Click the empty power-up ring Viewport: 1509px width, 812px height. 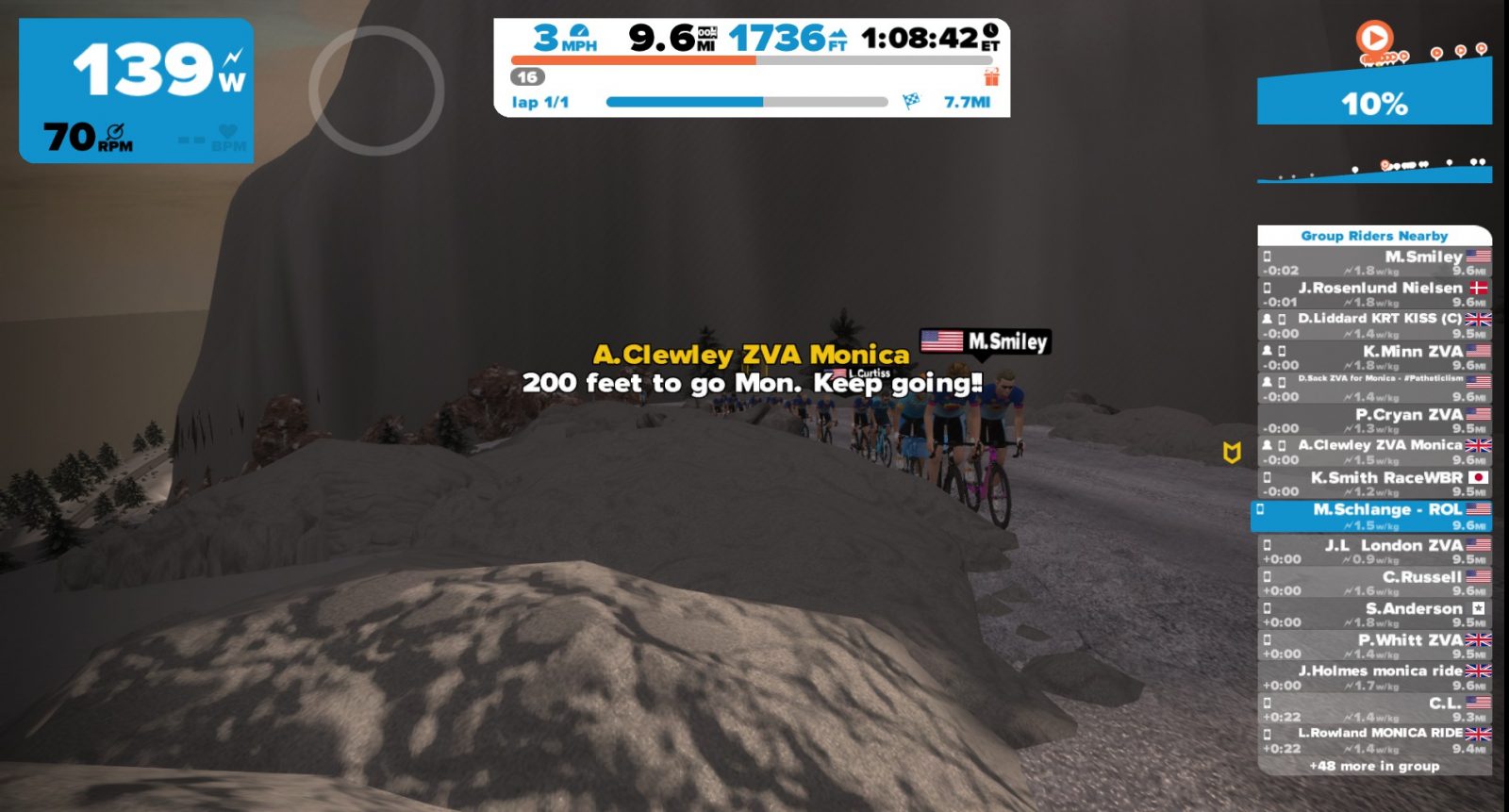click(x=376, y=91)
